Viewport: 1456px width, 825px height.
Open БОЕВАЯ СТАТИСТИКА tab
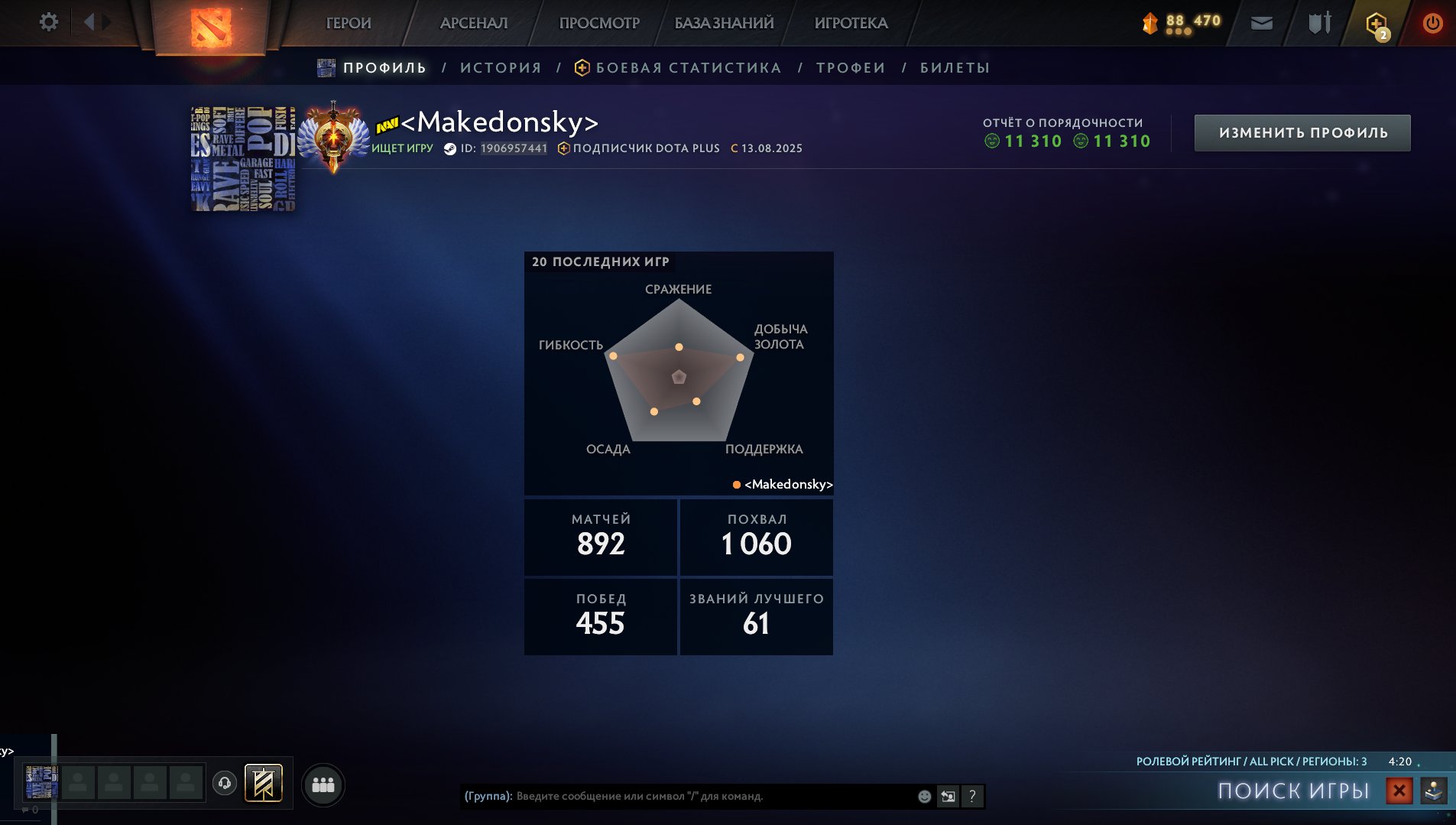(x=689, y=67)
